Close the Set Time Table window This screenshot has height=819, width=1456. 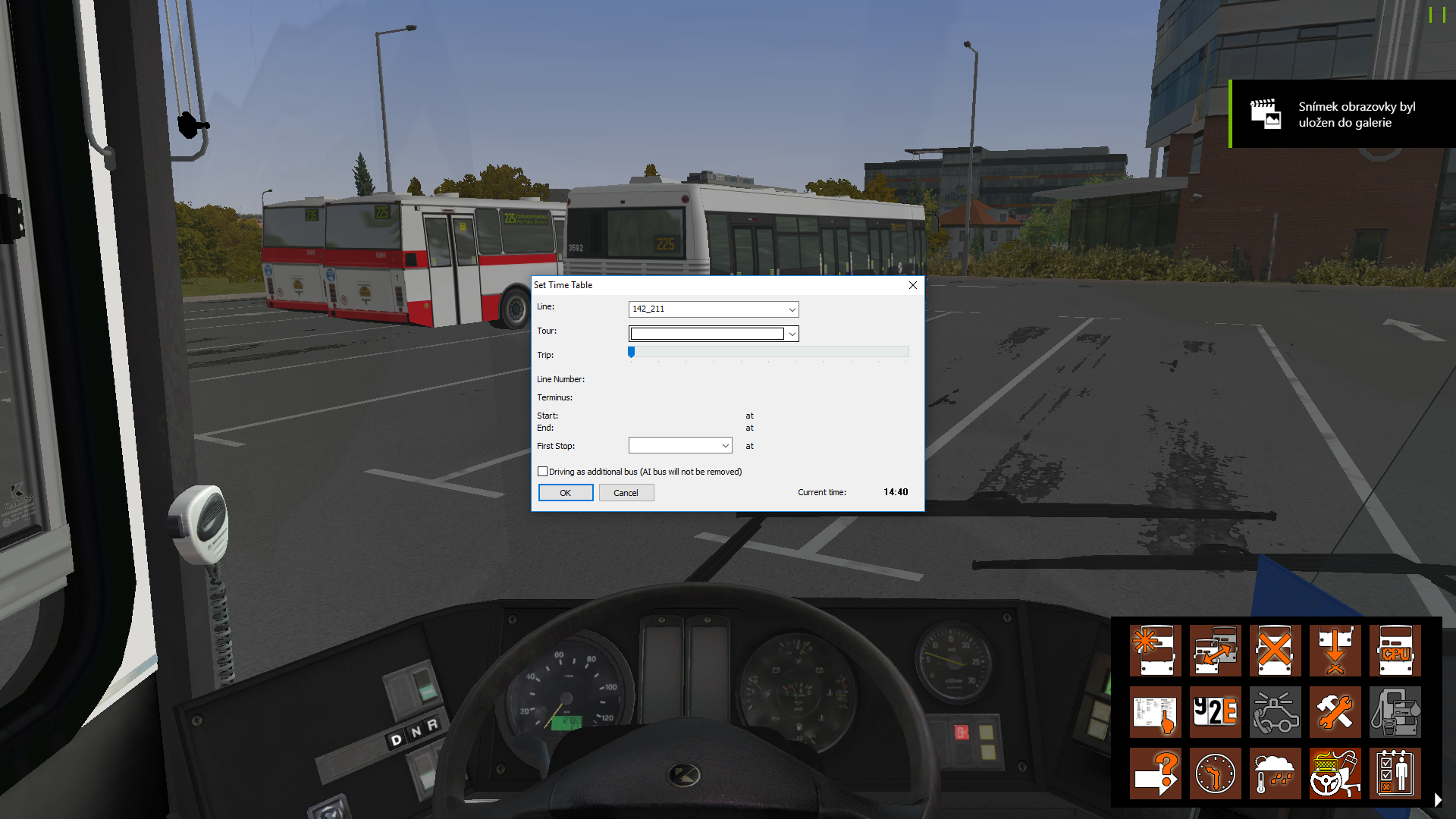tap(912, 285)
